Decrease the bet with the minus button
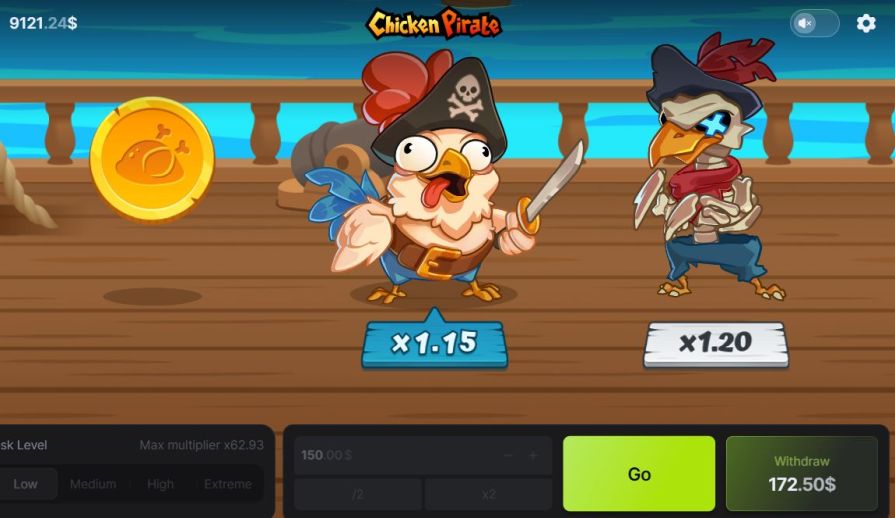This screenshot has height=518, width=895. tap(508, 455)
